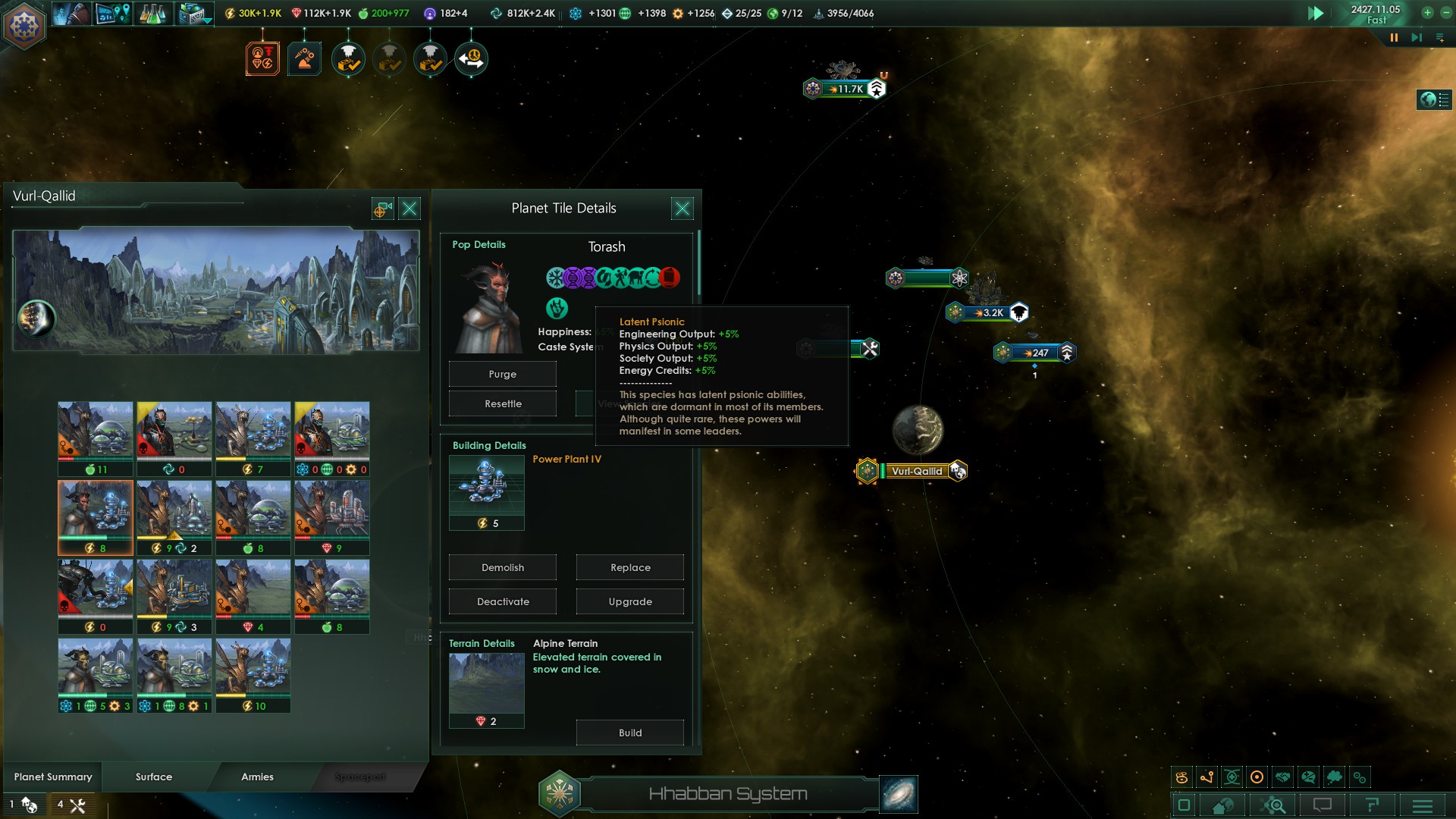Select the 11.7K fleet marker

(x=847, y=89)
